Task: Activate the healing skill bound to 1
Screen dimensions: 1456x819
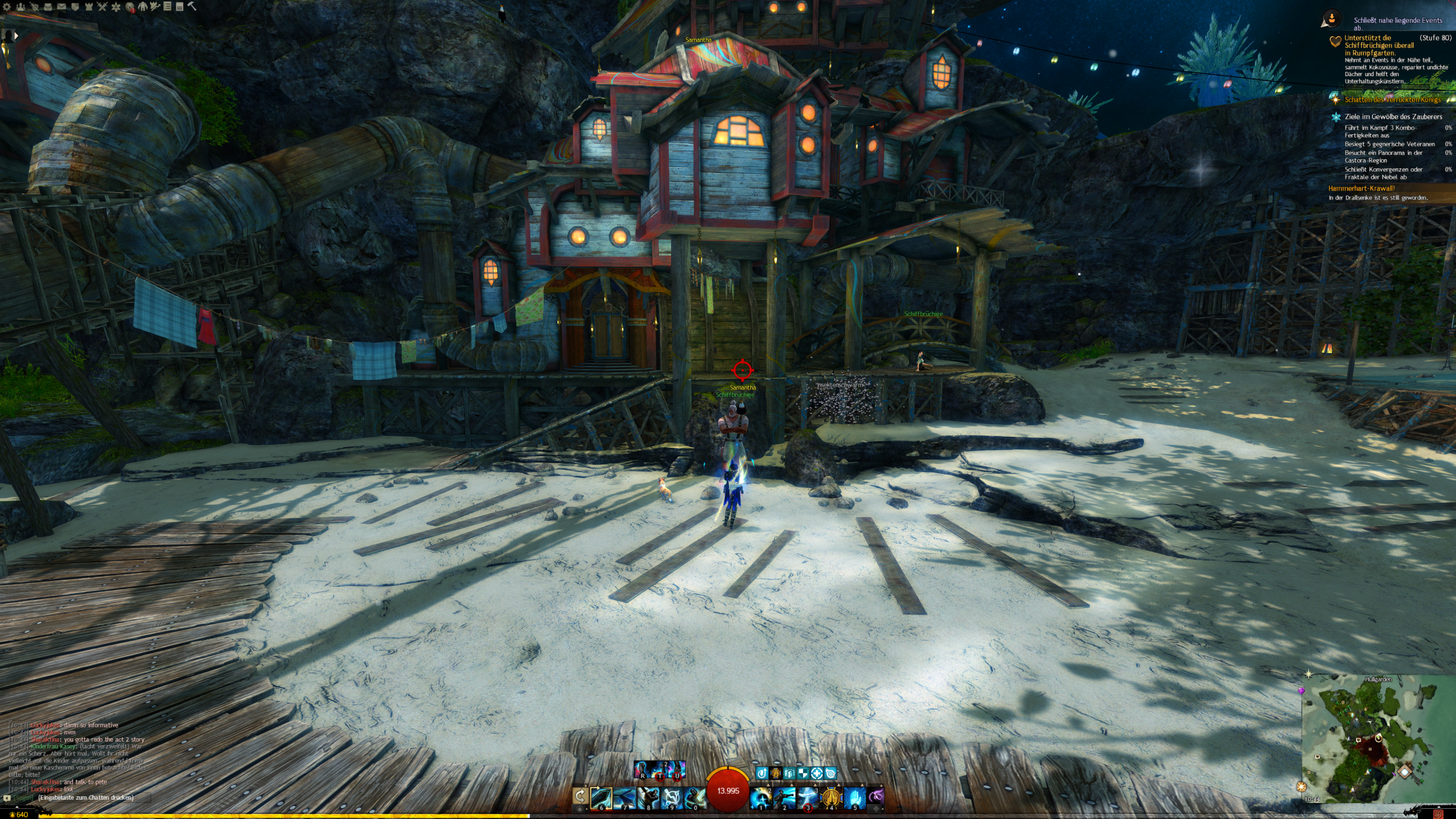Action: tap(760, 797)
